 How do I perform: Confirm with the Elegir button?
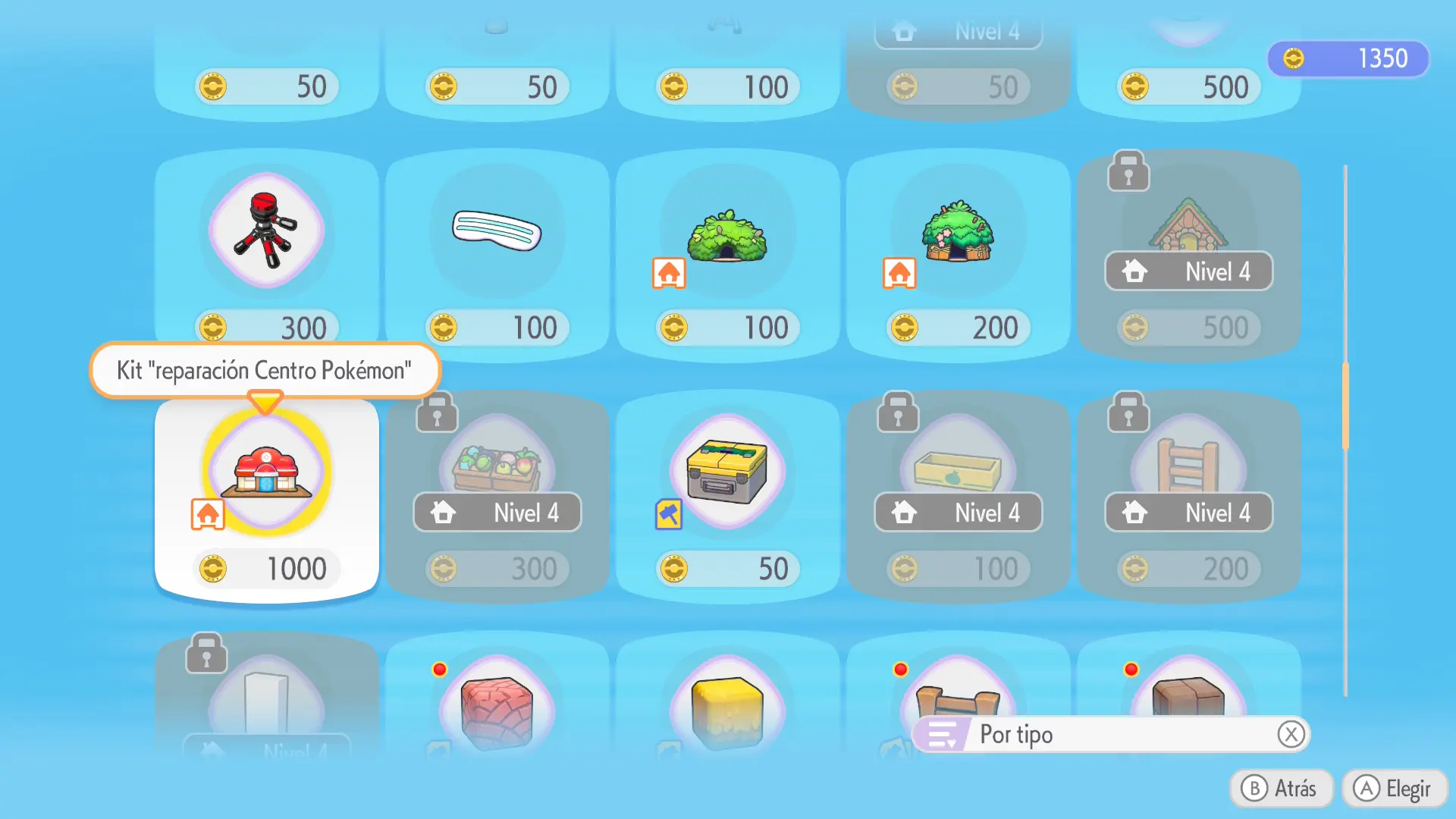(x=1395, y=789)
